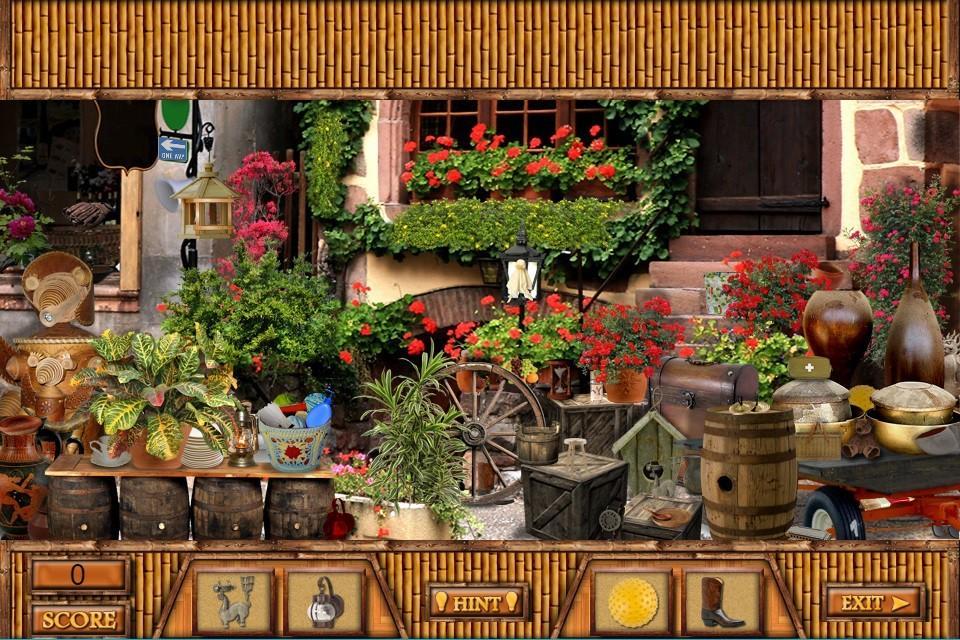Pick the yellow ball target slot
The height and width of the screenshot is (640, 960).
(632, 602)
